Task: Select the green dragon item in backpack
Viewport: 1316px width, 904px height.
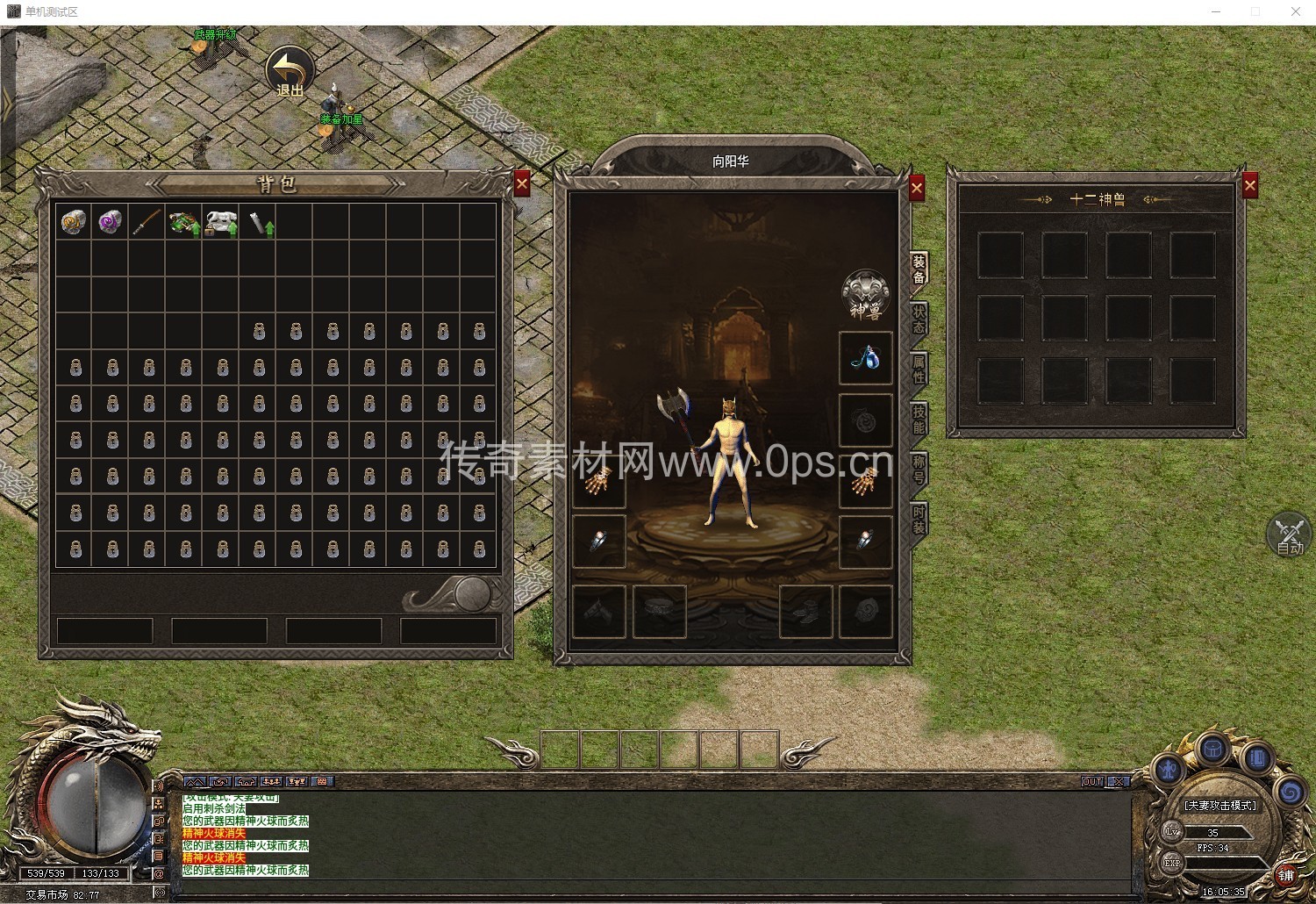Action: point(183,222)
